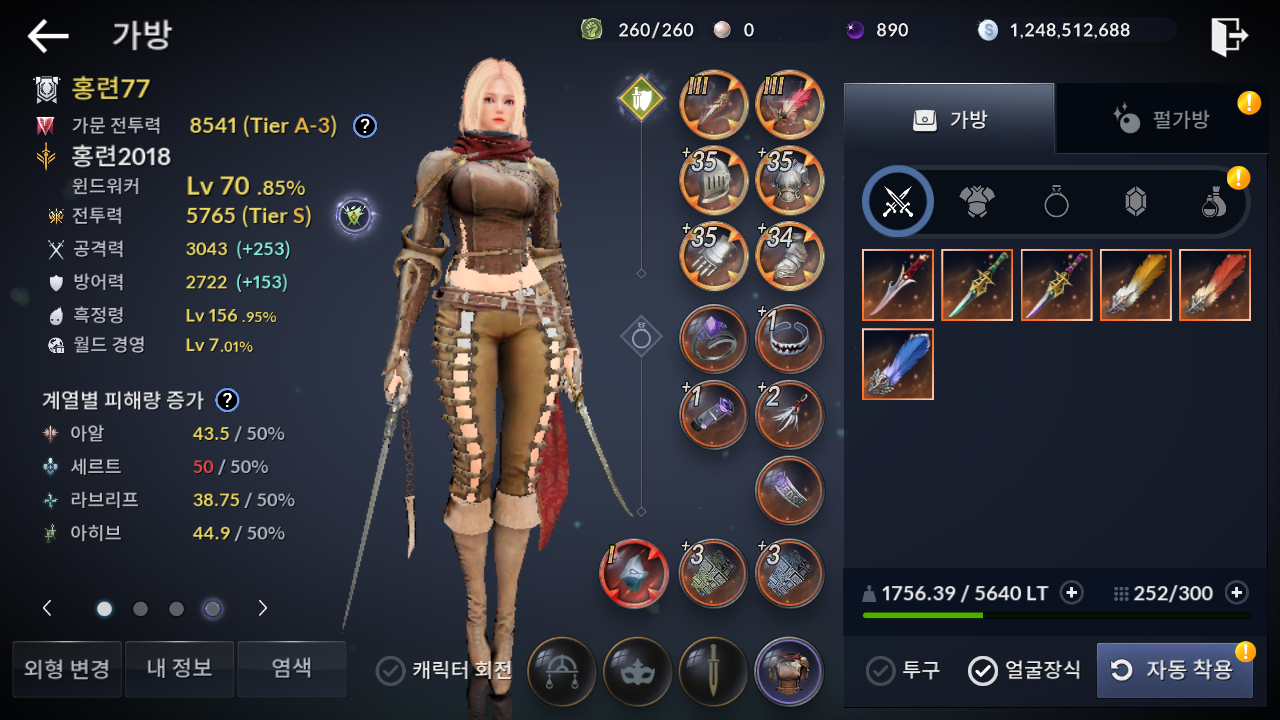Click the 염색 dye button
Screen dimensions: 1280x720
(x=292, y=669)
